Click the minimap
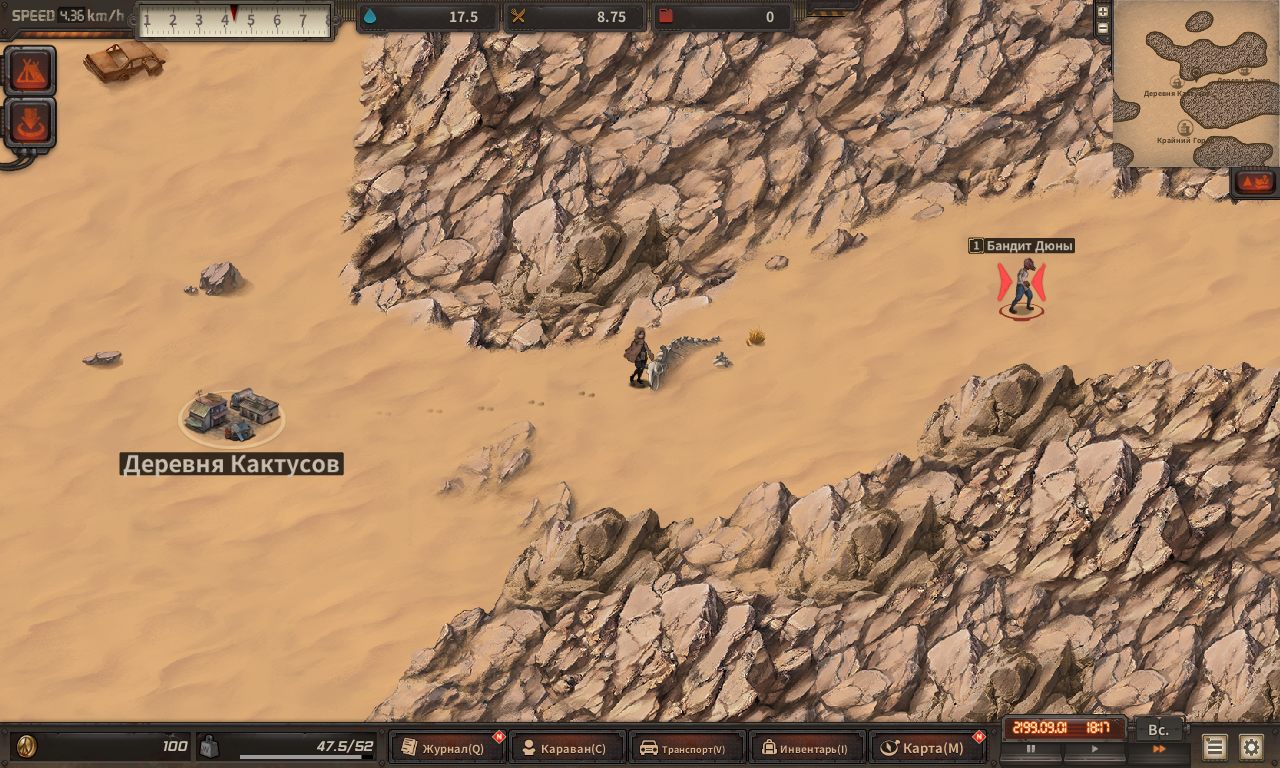The height and width of the screenshot is (768, 1280). tap(1197, 84)
